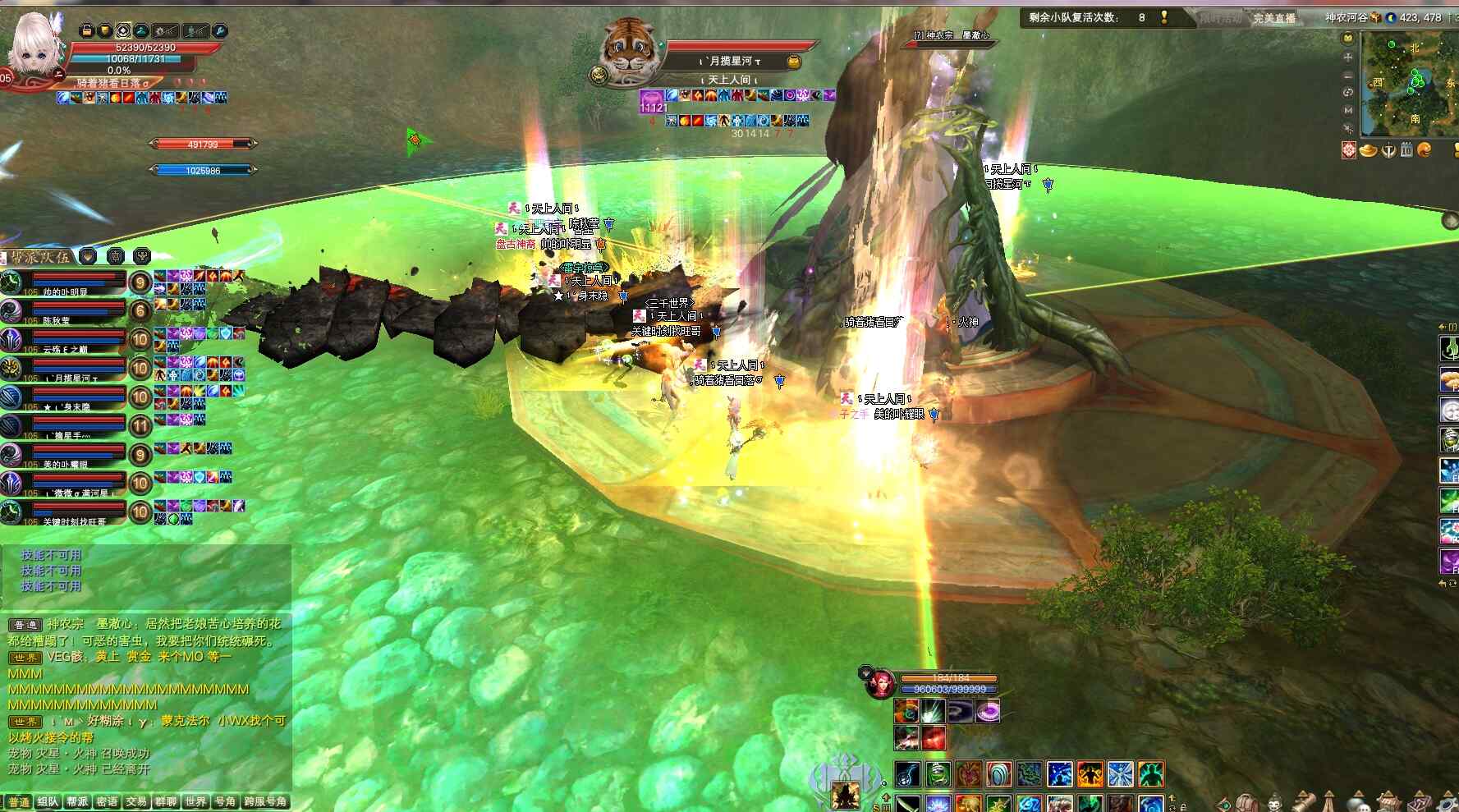Switch to the 普通 chat channel tab

19,802
